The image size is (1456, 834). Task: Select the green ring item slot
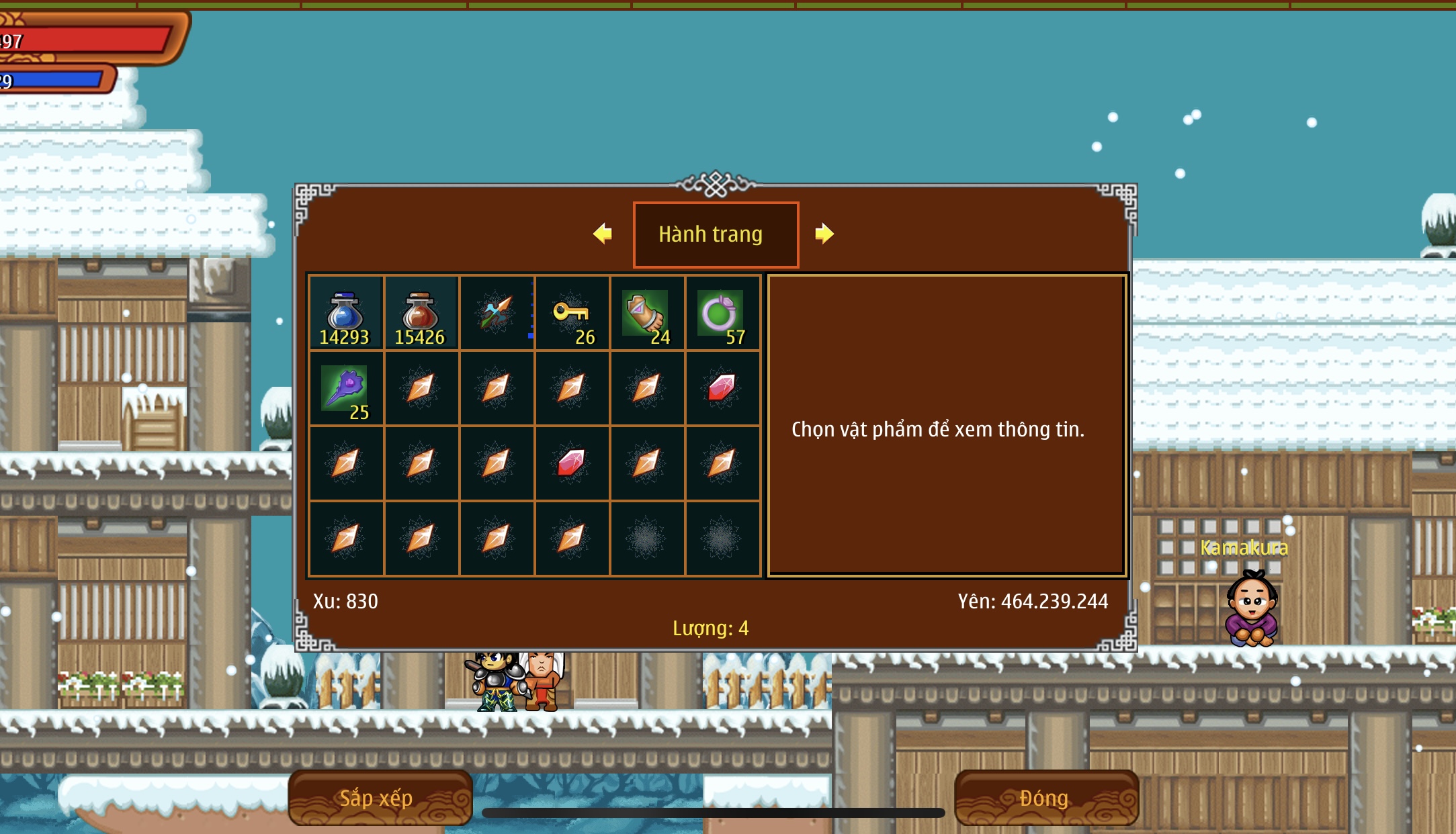(x=722, y=313)
